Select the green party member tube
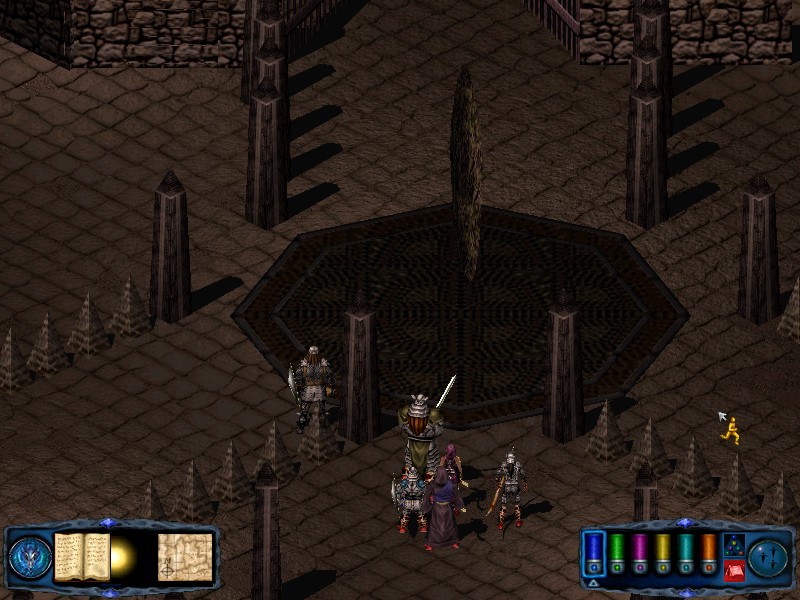 617,552
